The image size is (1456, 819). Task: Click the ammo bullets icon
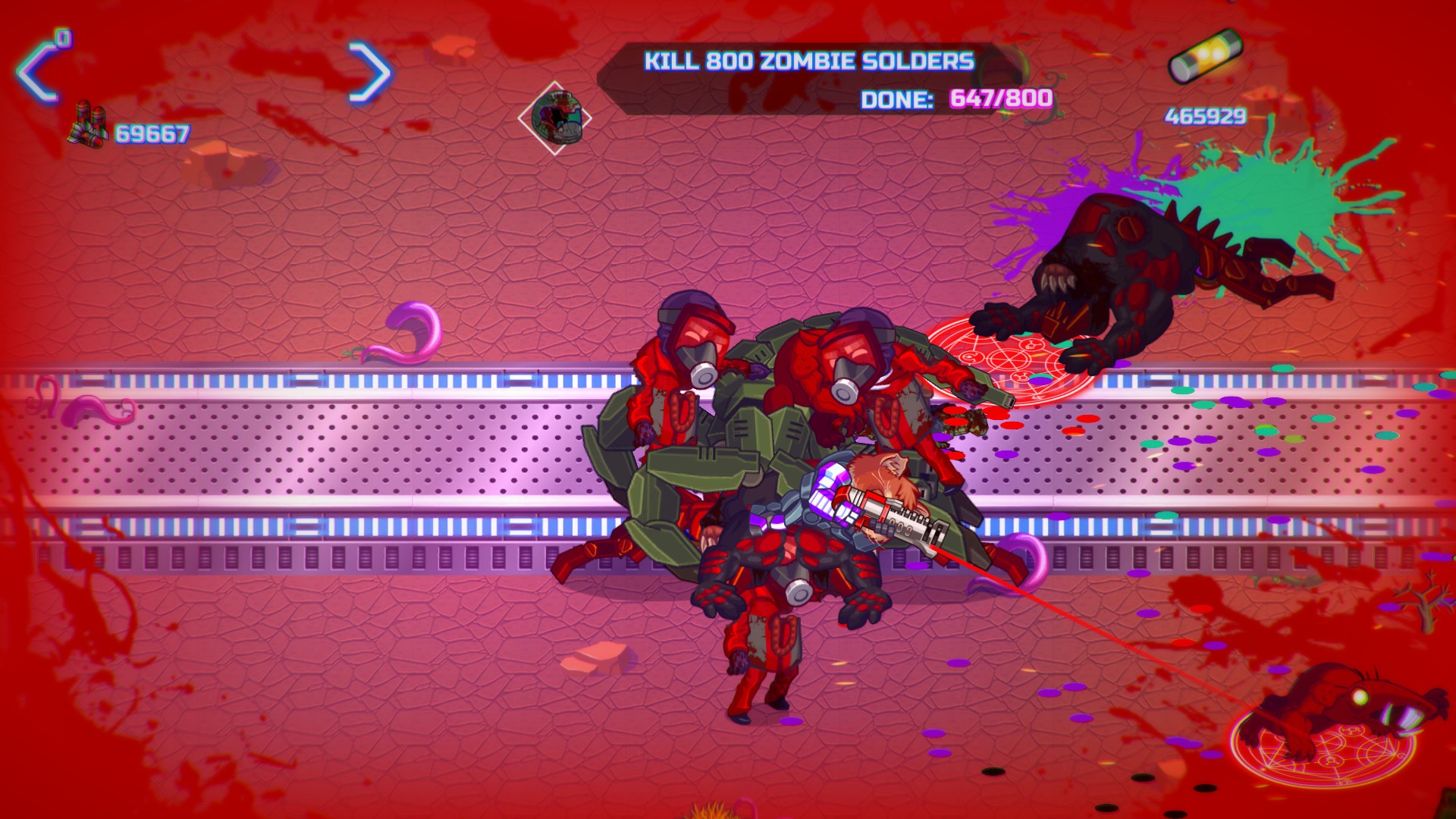(89, 126)
